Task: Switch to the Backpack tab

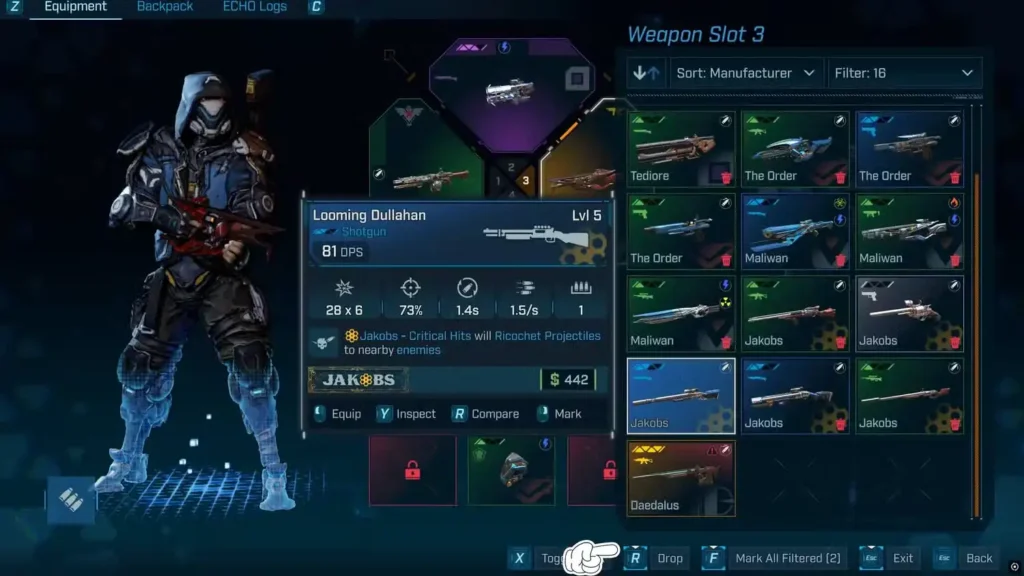Action: (165, 7)
